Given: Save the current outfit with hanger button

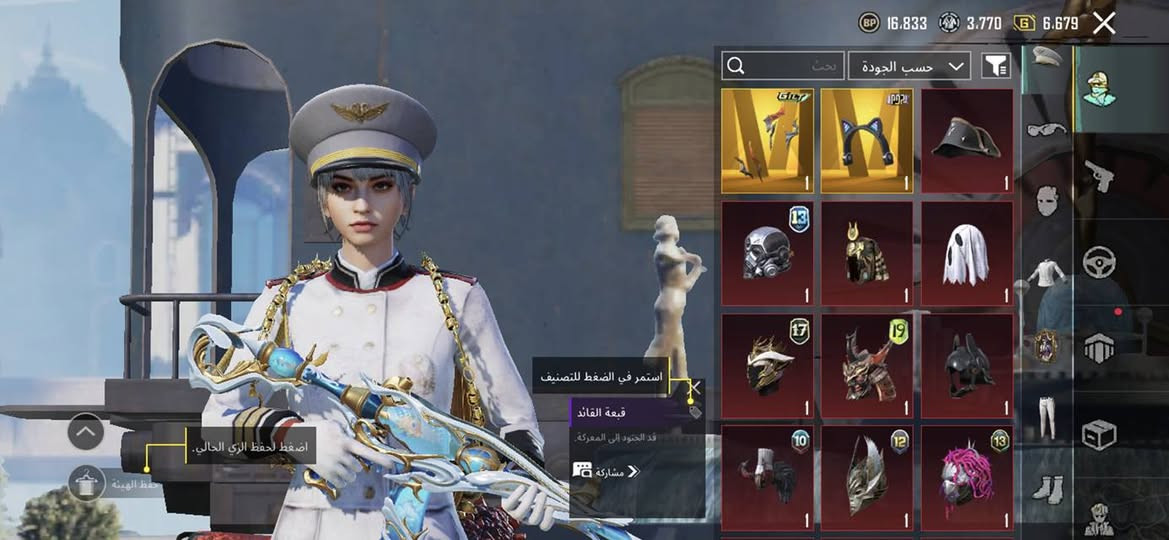Looking at the screenshot, I should click(x=87, y=483).
